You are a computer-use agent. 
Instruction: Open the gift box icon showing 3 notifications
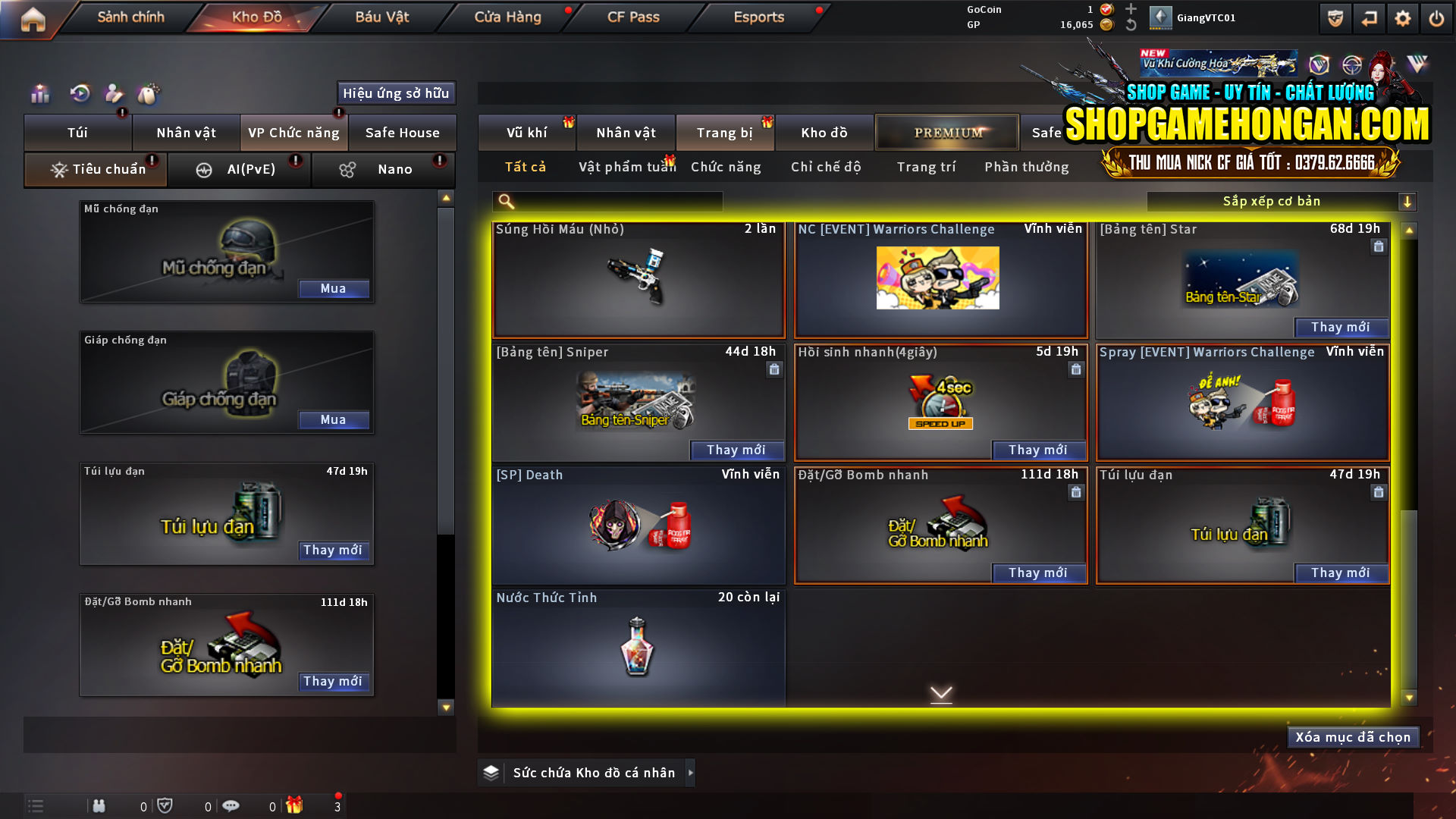[x=296, y=805]
